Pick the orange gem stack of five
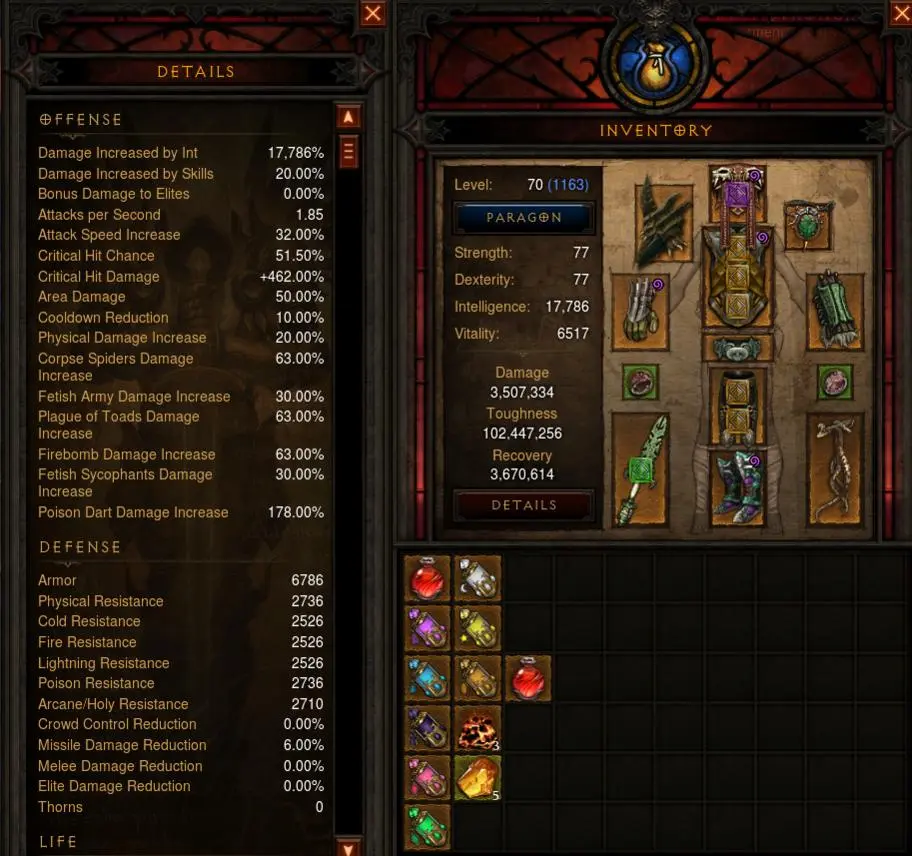Screen dimensions: 912x856 [x=477, y=778]
